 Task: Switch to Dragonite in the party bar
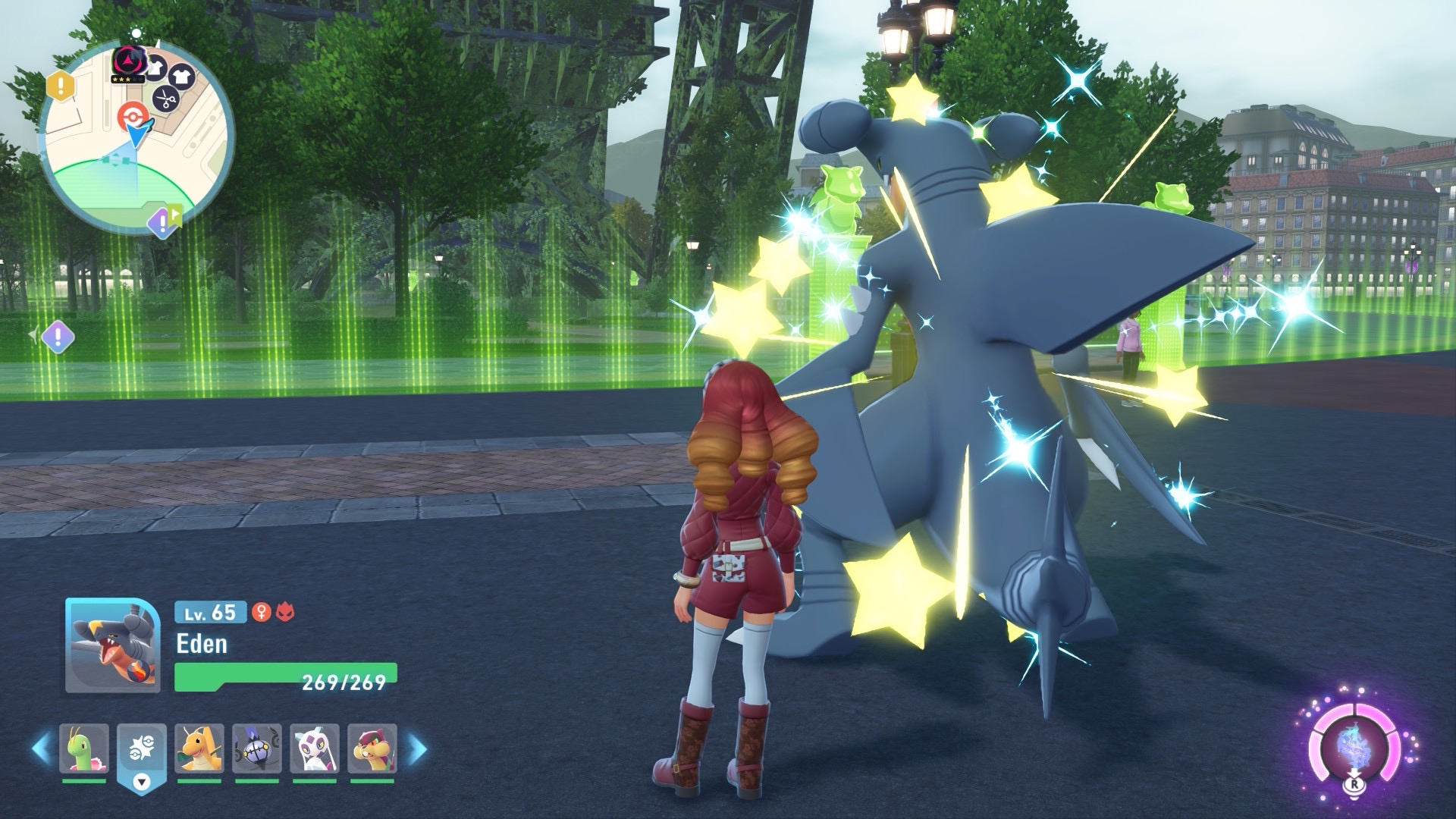pyautogui.click(x=199, y=748)
